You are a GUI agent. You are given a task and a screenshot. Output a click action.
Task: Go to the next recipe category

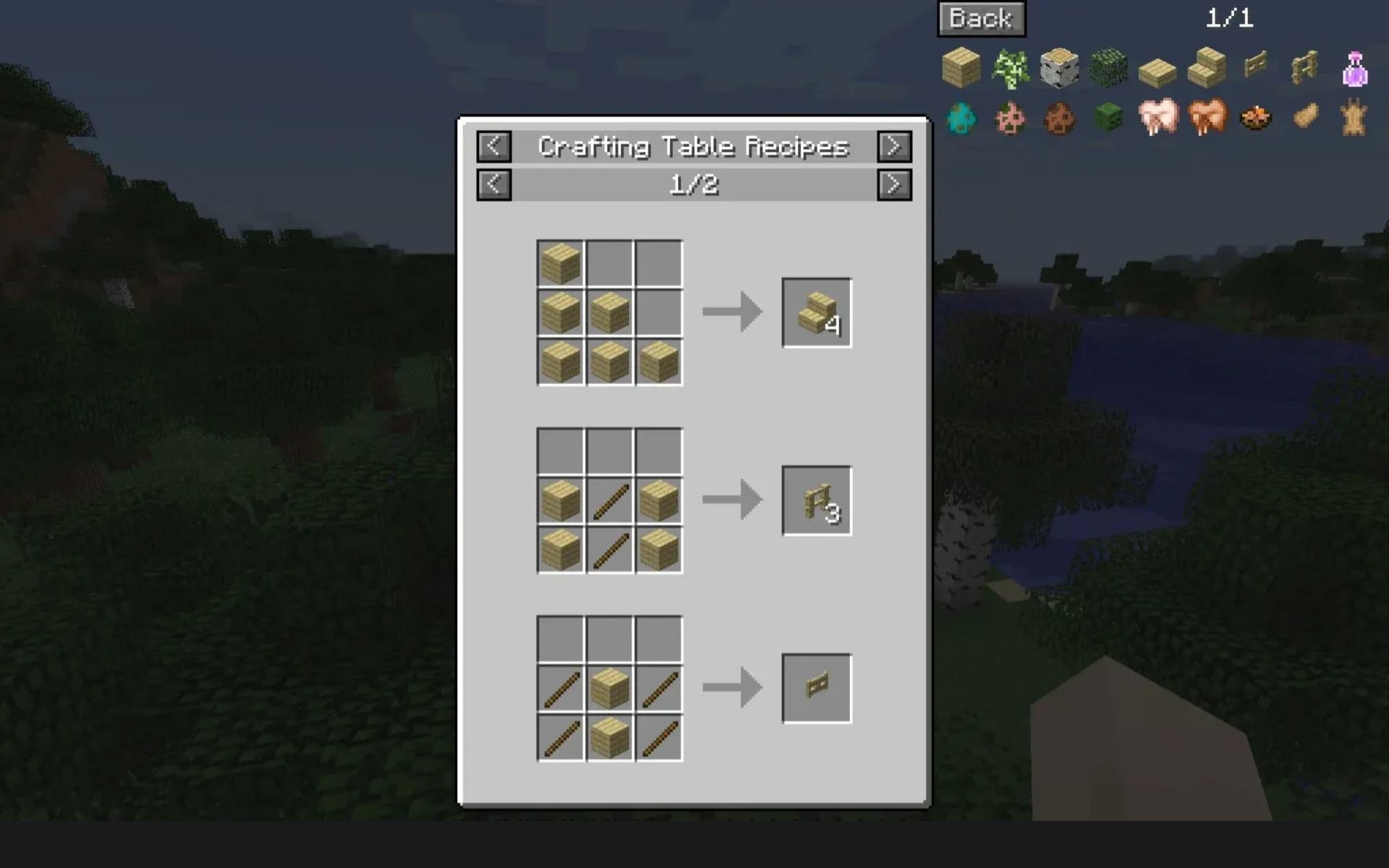[x=894, y=146]
